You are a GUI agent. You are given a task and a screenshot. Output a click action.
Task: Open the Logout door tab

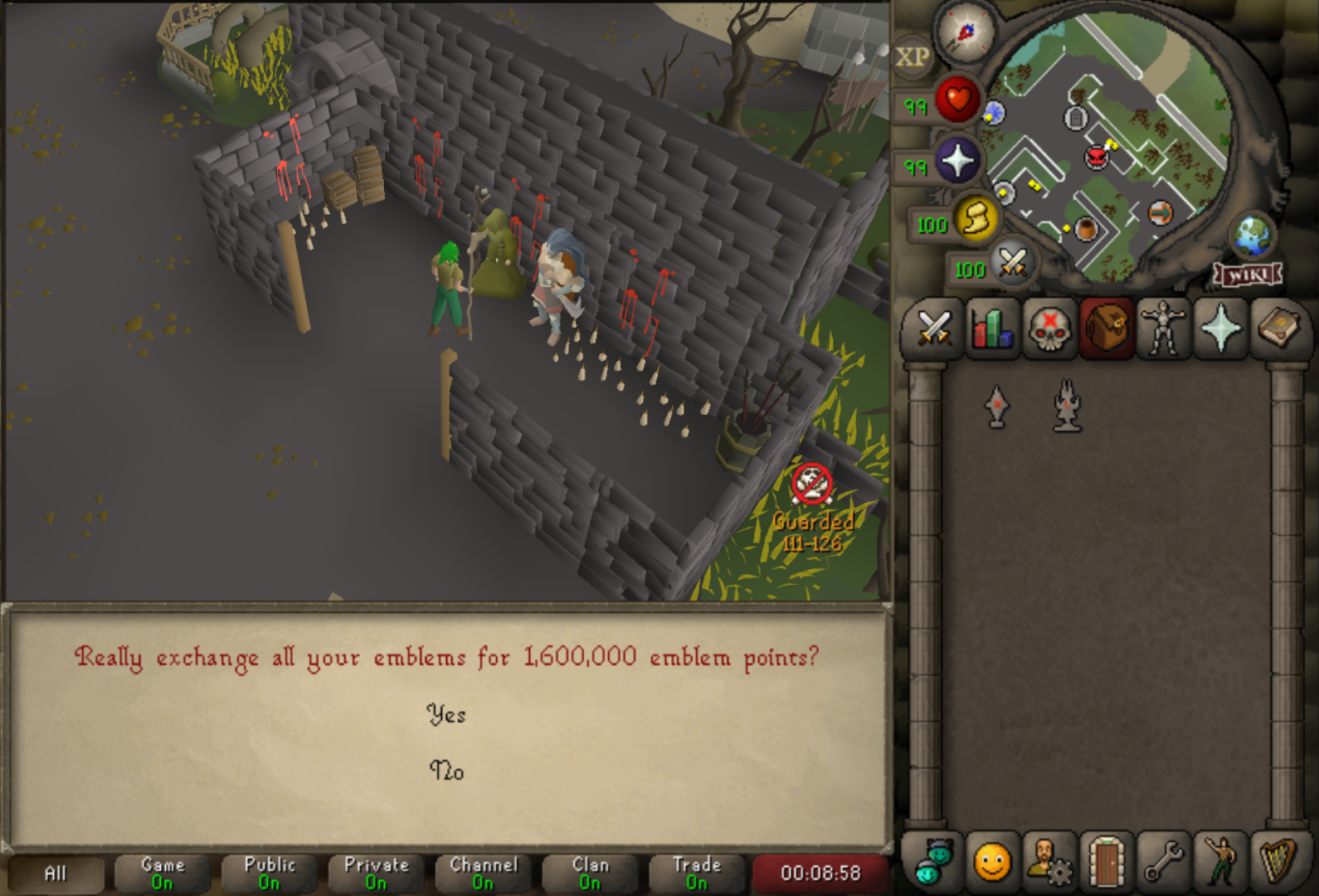[1106, 862]
